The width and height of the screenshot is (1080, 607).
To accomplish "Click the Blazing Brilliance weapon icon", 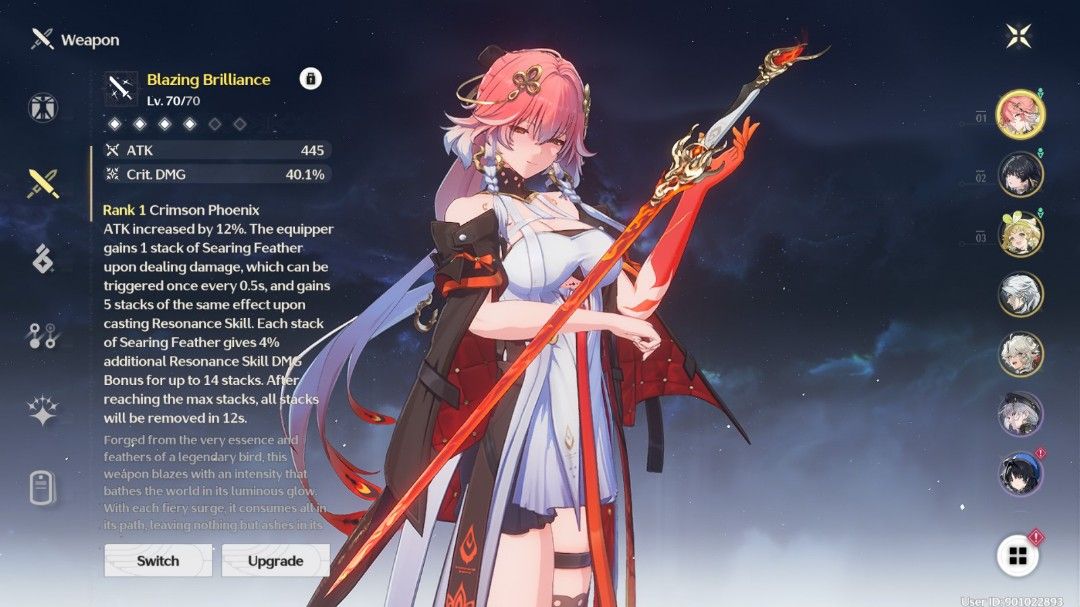I will pos(123,88).
